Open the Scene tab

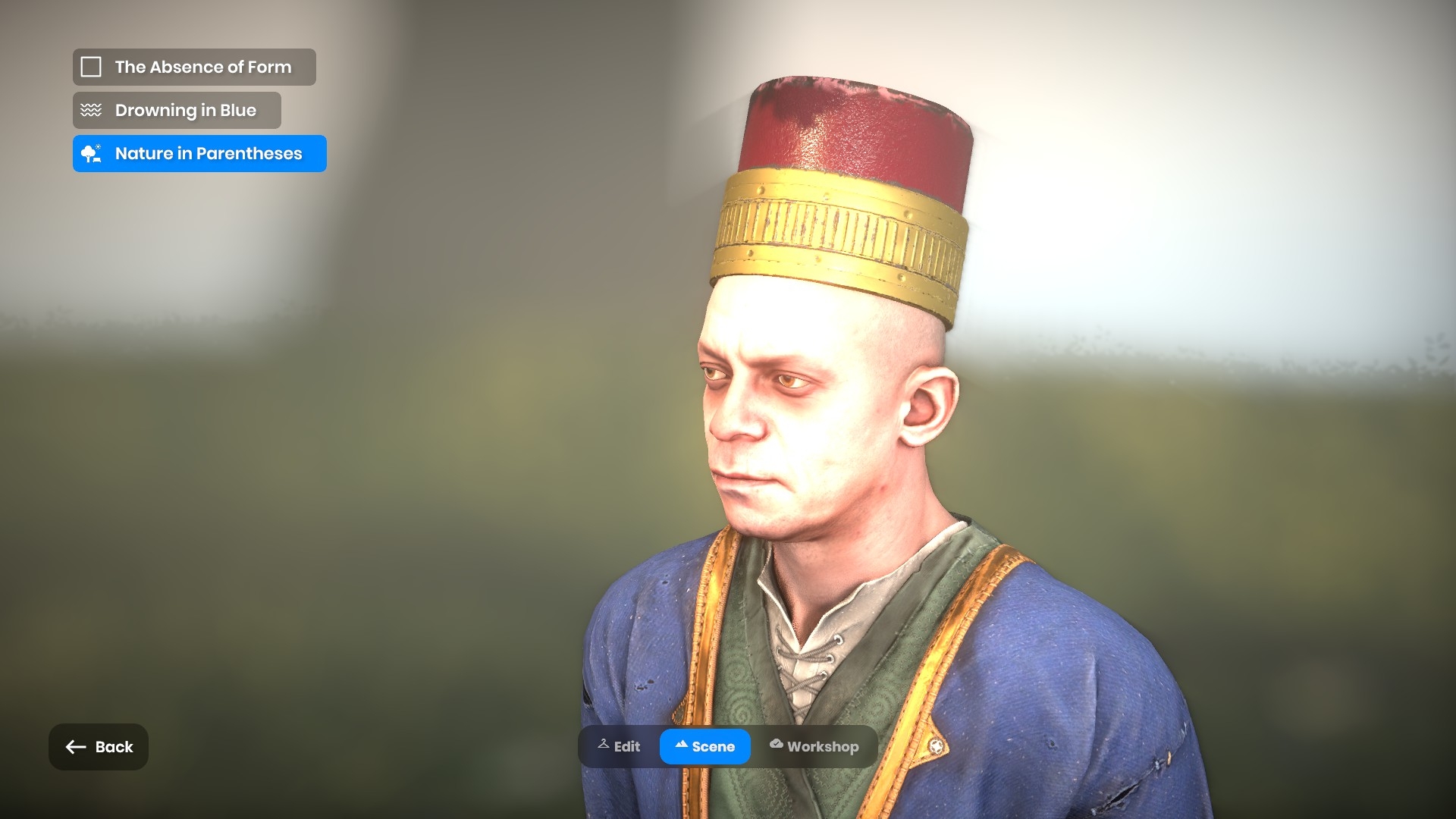click(x=704, y=747)
